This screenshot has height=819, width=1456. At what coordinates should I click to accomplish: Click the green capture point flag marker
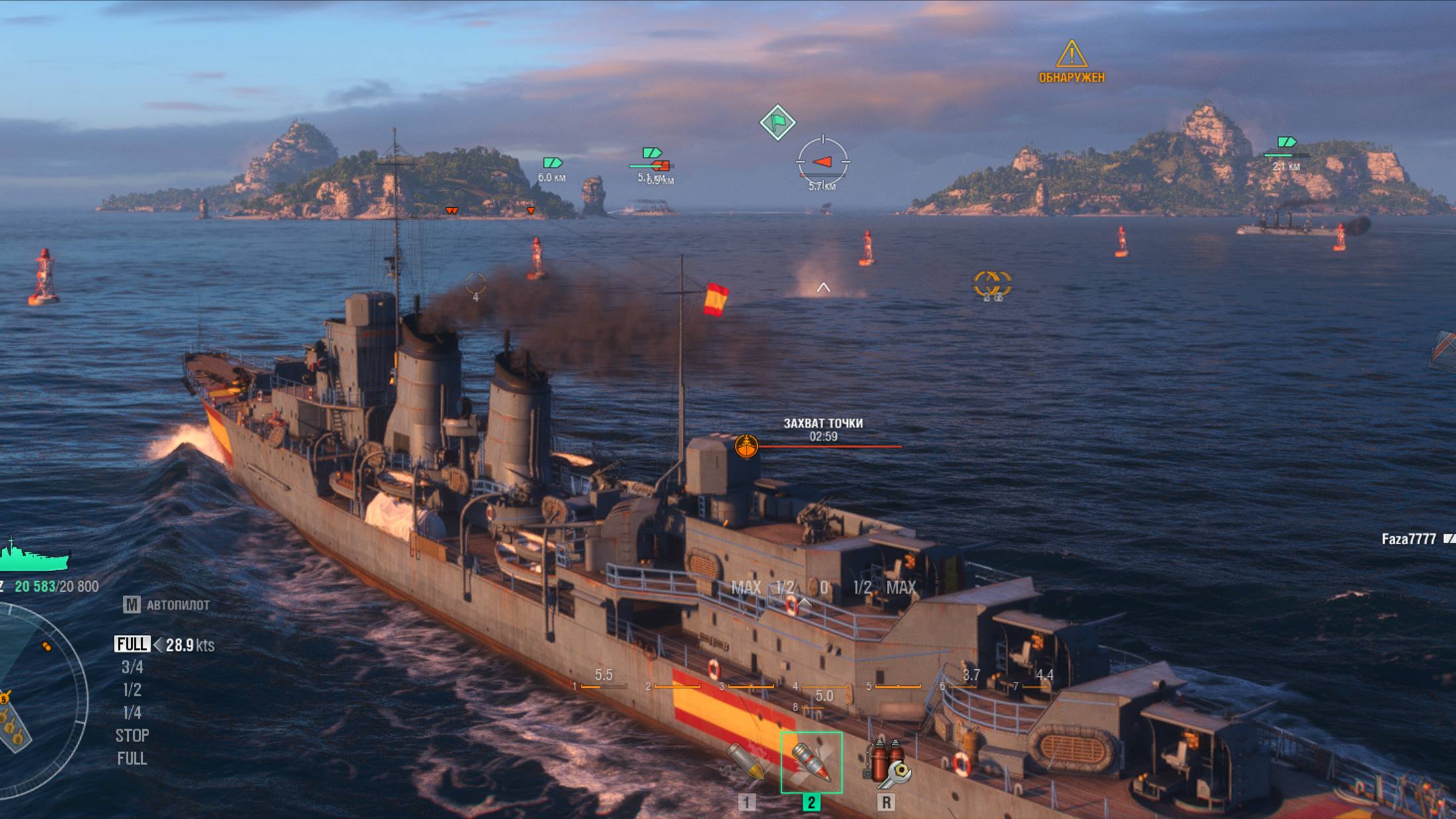[x=777, y=123]
